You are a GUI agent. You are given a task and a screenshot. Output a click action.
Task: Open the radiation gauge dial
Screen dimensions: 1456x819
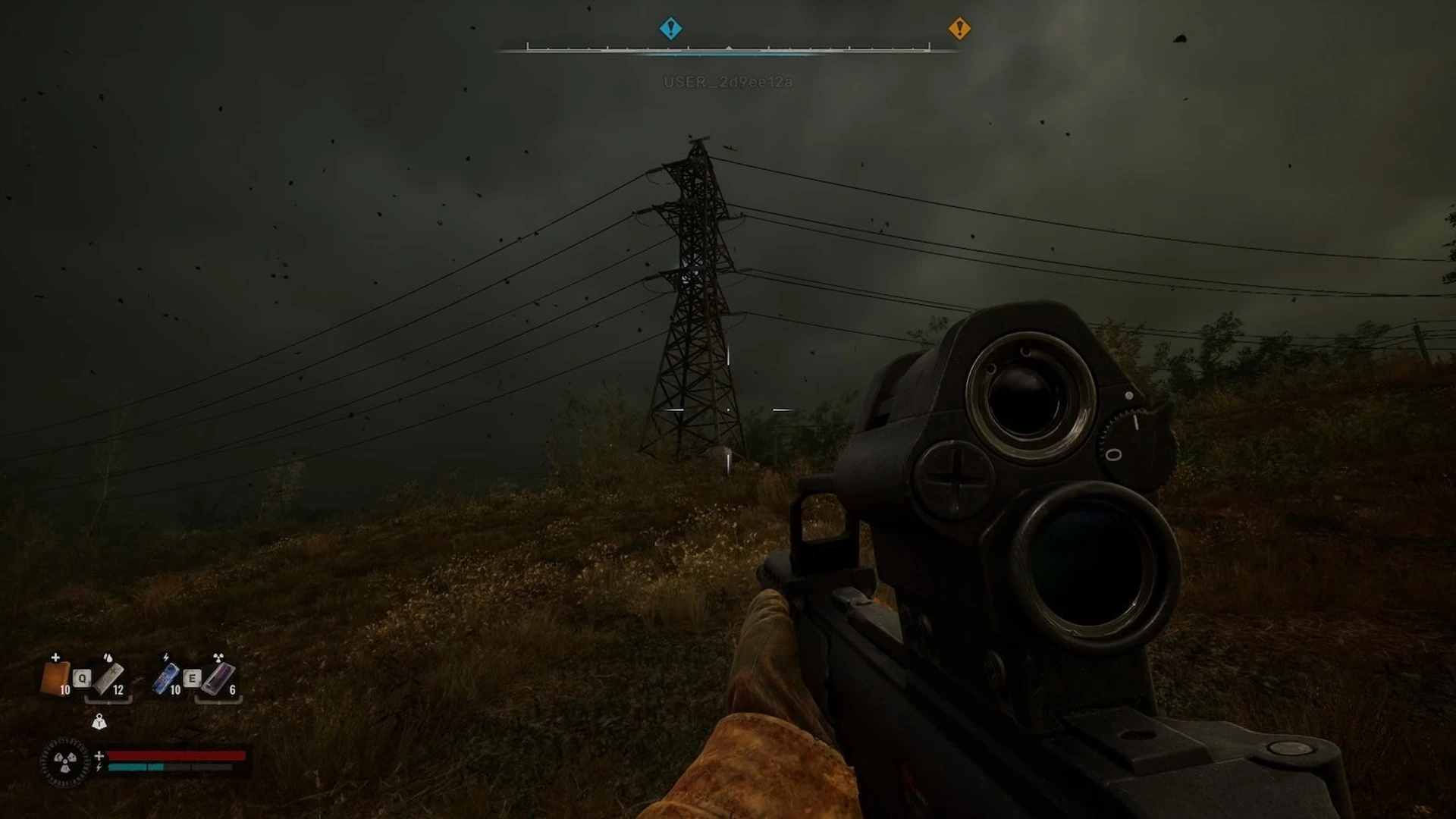(x=65, y=761)
